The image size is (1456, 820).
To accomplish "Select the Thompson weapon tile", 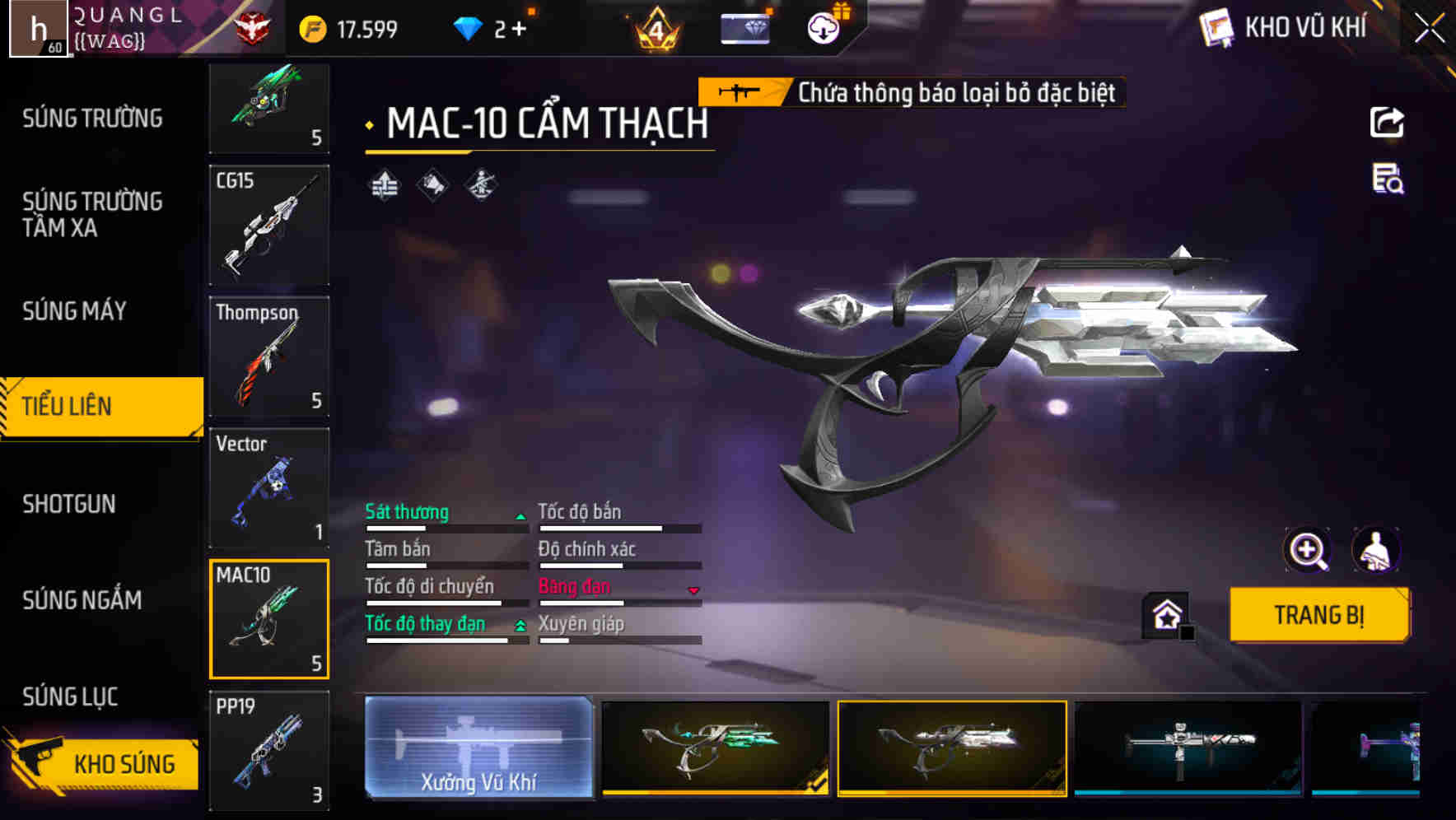I will [269, 356].
